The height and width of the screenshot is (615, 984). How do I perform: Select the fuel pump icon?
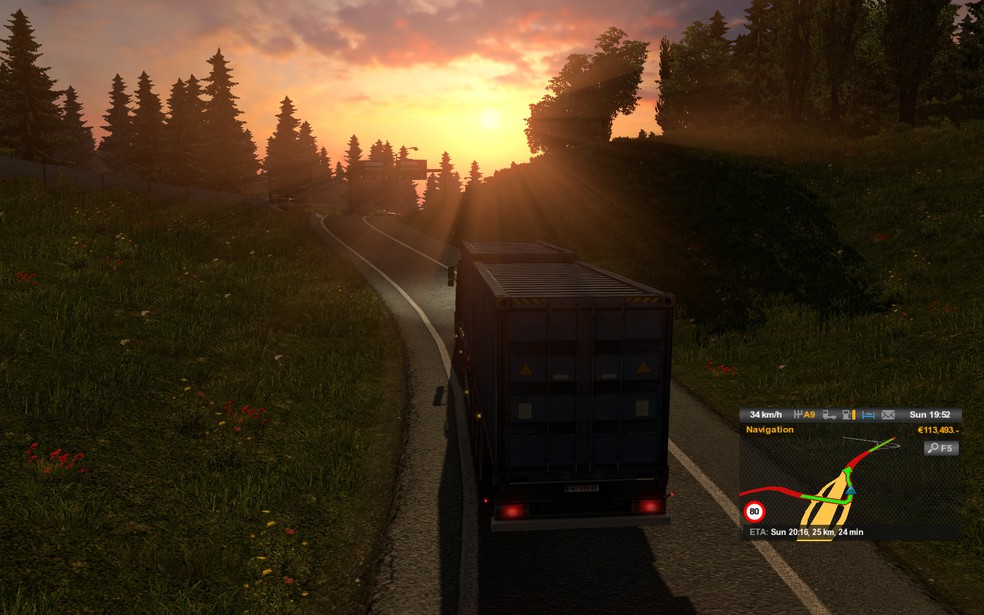pyautogui.click(x=848, y=415)
